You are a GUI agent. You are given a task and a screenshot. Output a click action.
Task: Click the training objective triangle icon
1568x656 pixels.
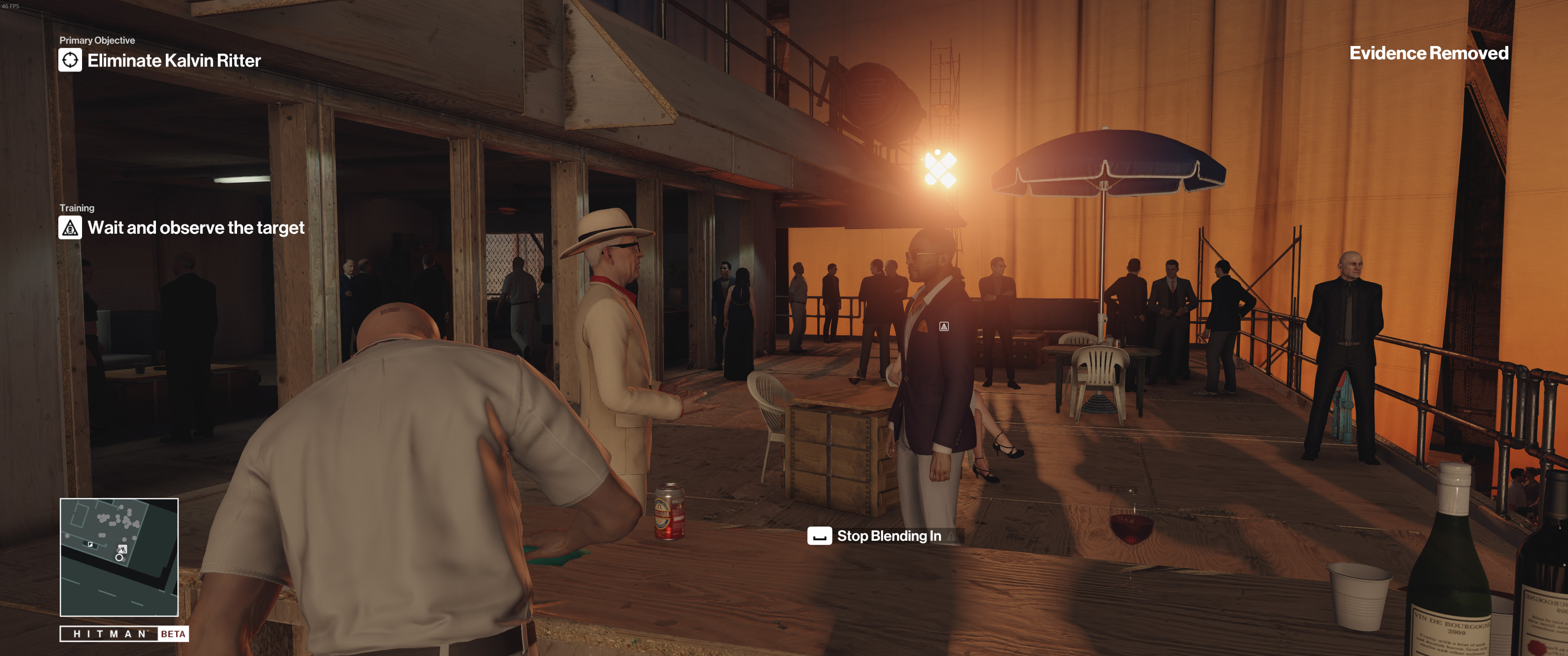pos(70,228)
